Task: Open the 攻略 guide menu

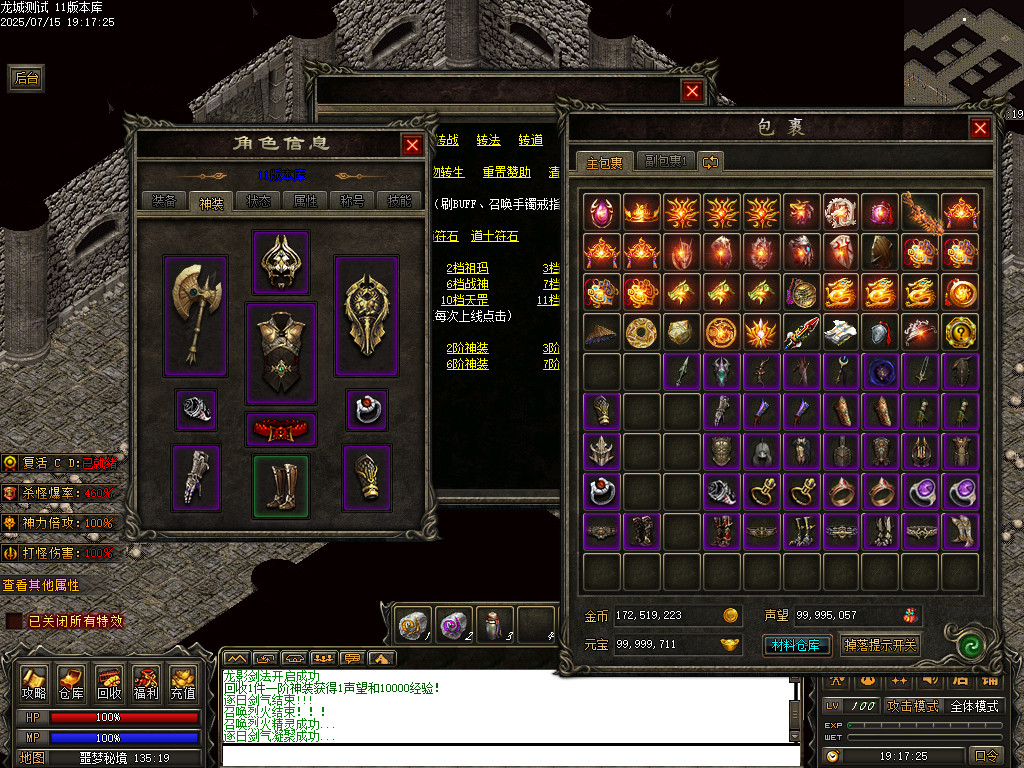Action: pos(34,683)
